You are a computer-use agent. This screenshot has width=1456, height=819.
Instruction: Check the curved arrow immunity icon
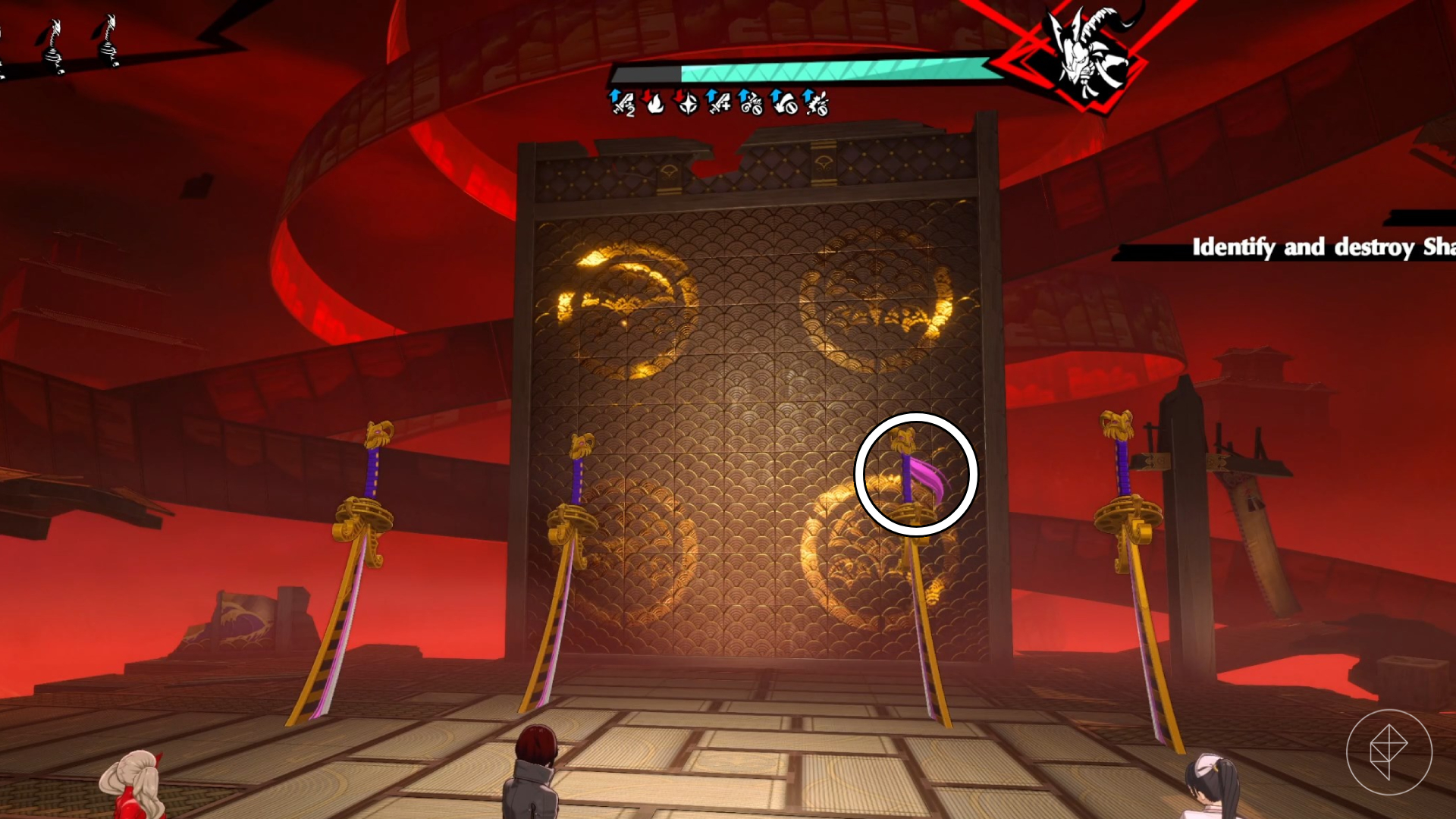(x=784, y=102)
